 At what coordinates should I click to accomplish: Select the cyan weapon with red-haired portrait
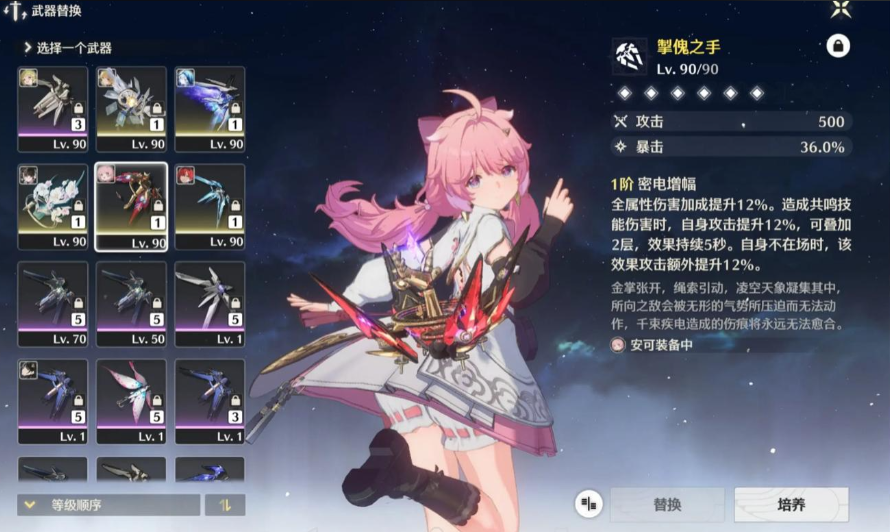tap(209, 207)
